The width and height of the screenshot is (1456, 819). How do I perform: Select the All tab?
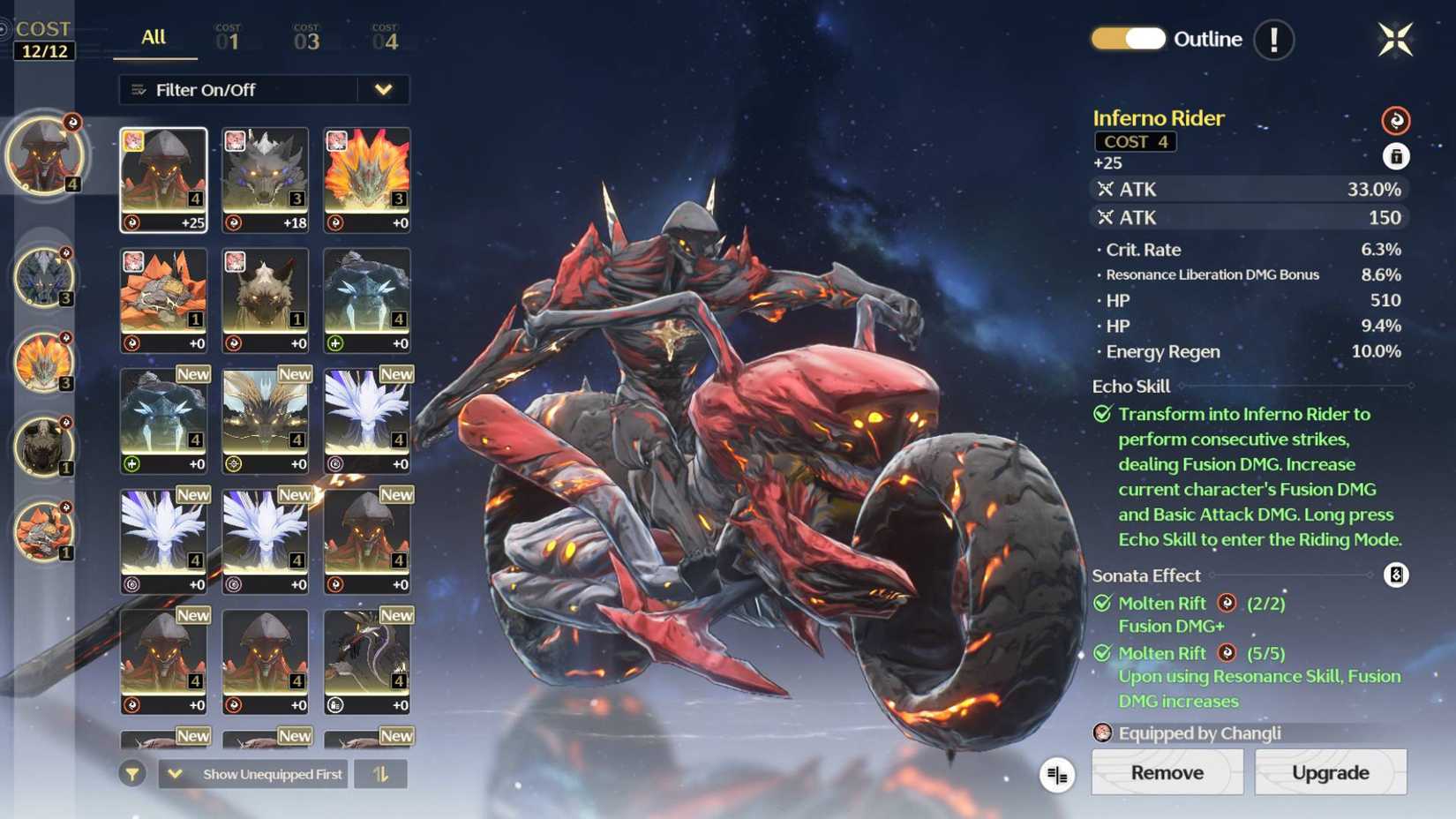click(152, 38)
